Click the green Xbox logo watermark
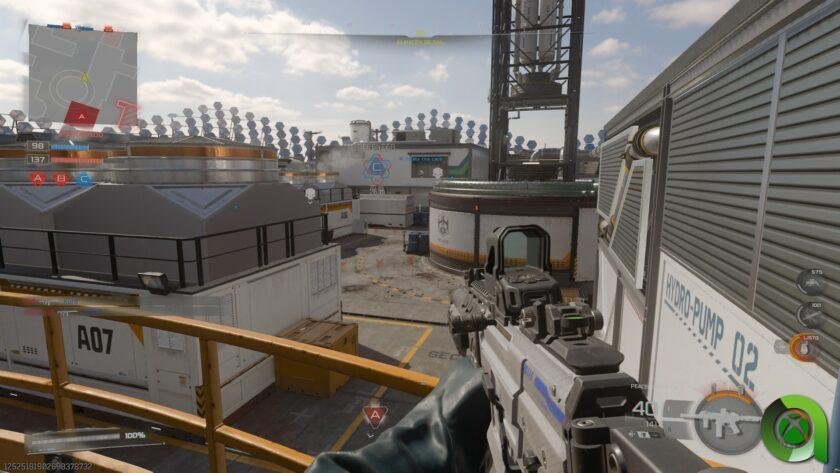Viewport: 840px width, 473px height. [795, 427]
